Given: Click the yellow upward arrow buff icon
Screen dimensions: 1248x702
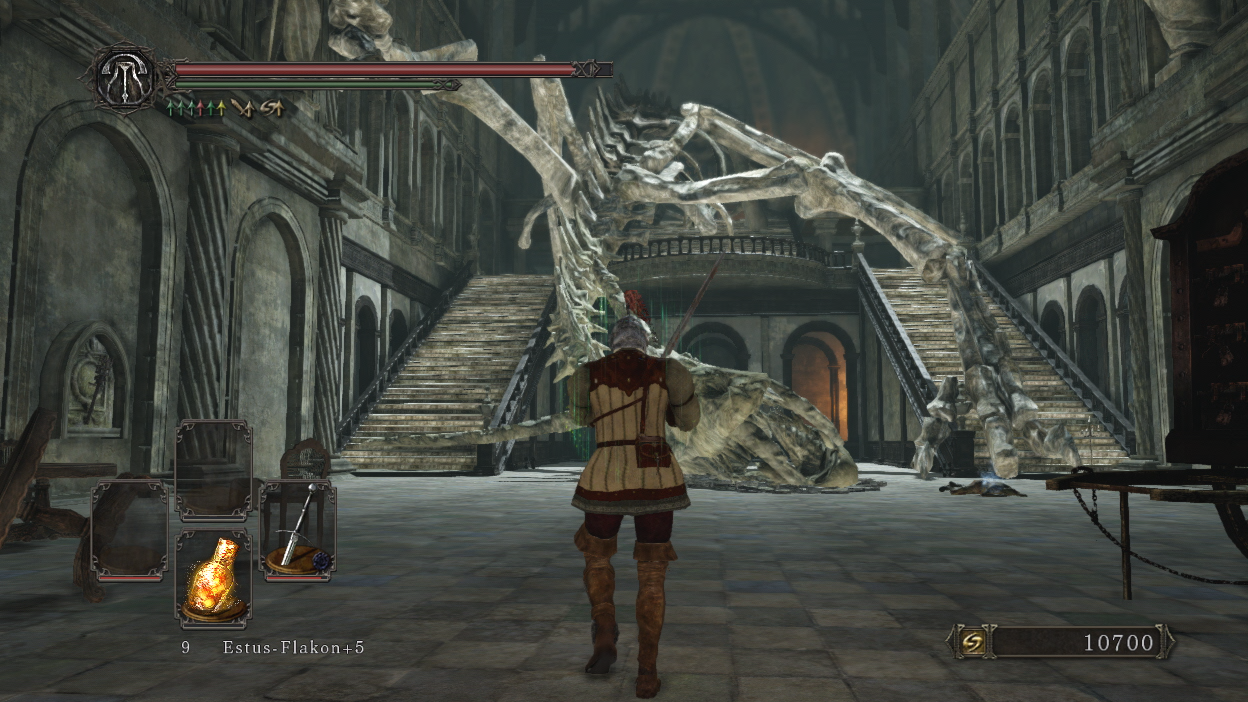Looking at the screenshot, I should pos(220,107).
